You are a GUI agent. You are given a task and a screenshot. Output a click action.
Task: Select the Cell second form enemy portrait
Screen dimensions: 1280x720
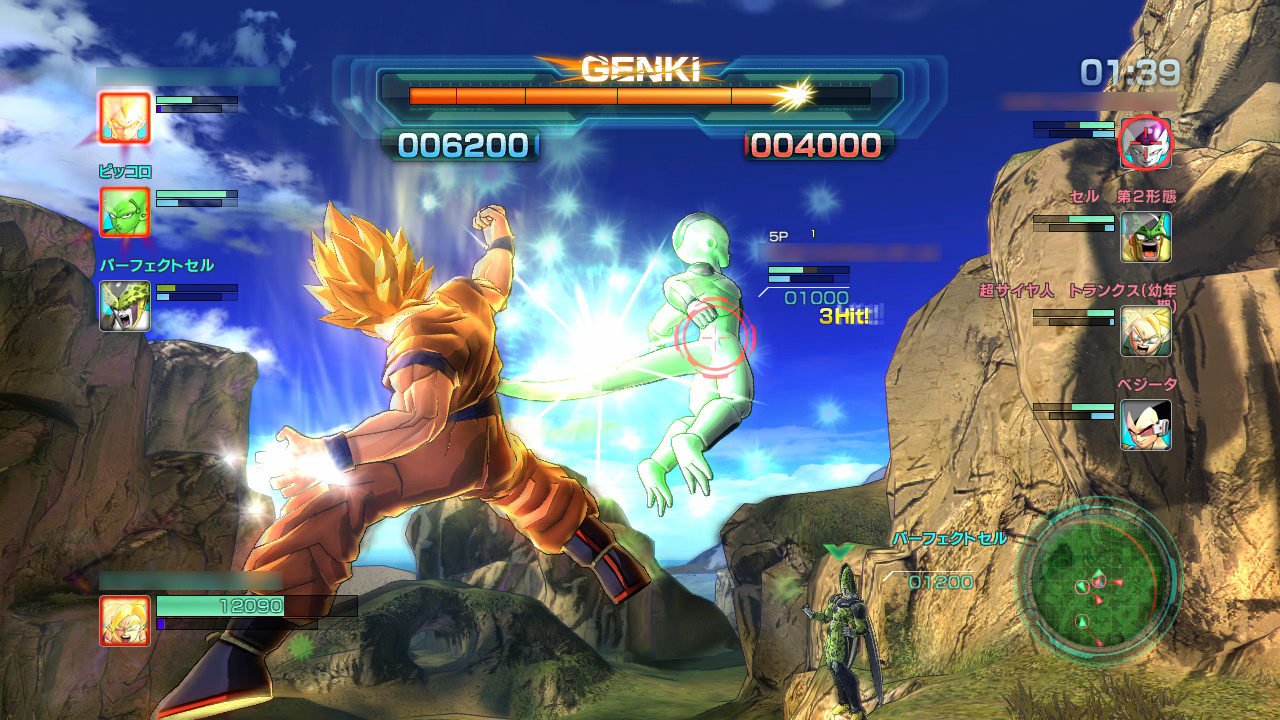[1145, 237]
